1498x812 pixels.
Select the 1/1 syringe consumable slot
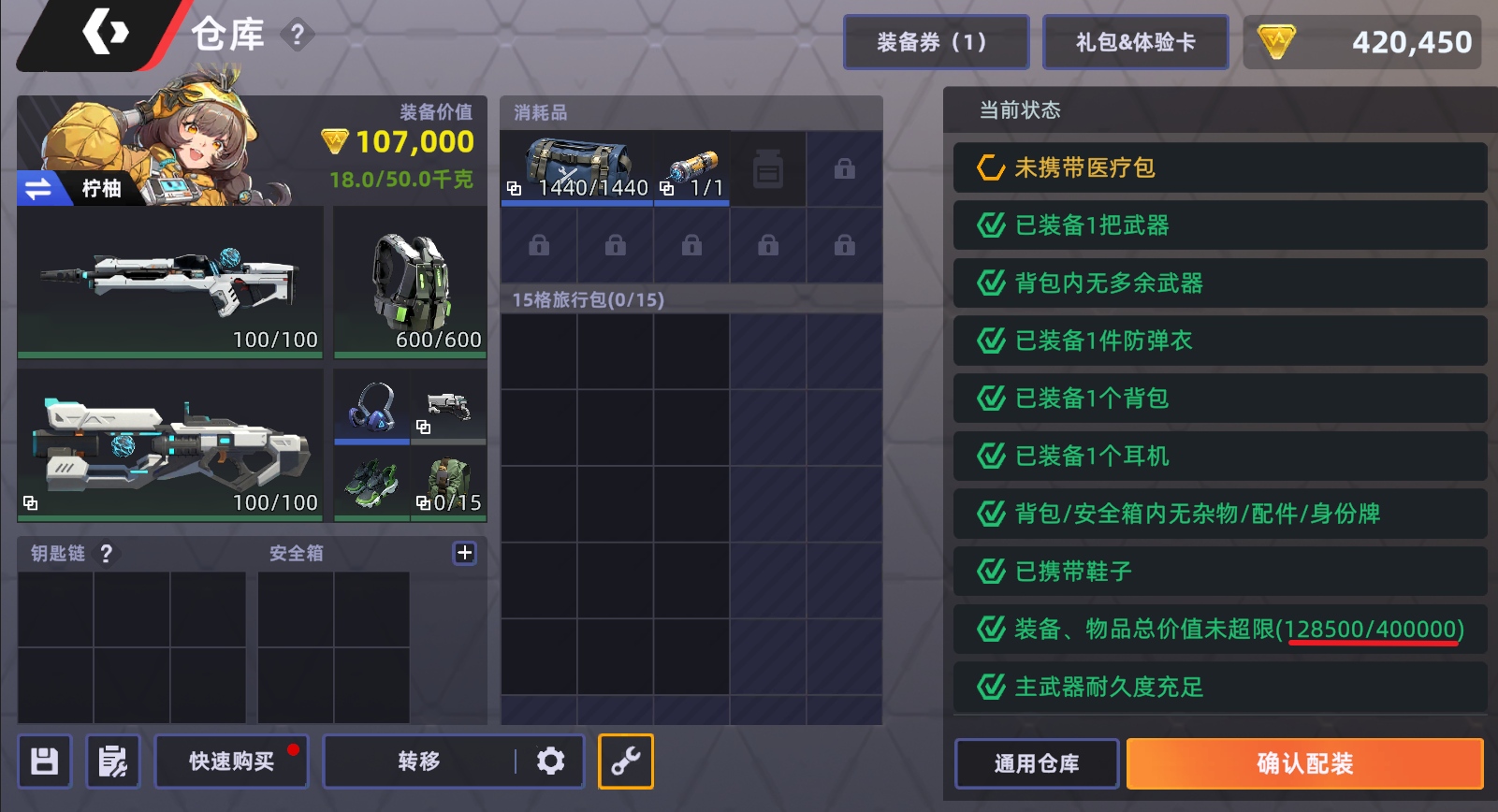pyautogui.click(x=691, y=168)
